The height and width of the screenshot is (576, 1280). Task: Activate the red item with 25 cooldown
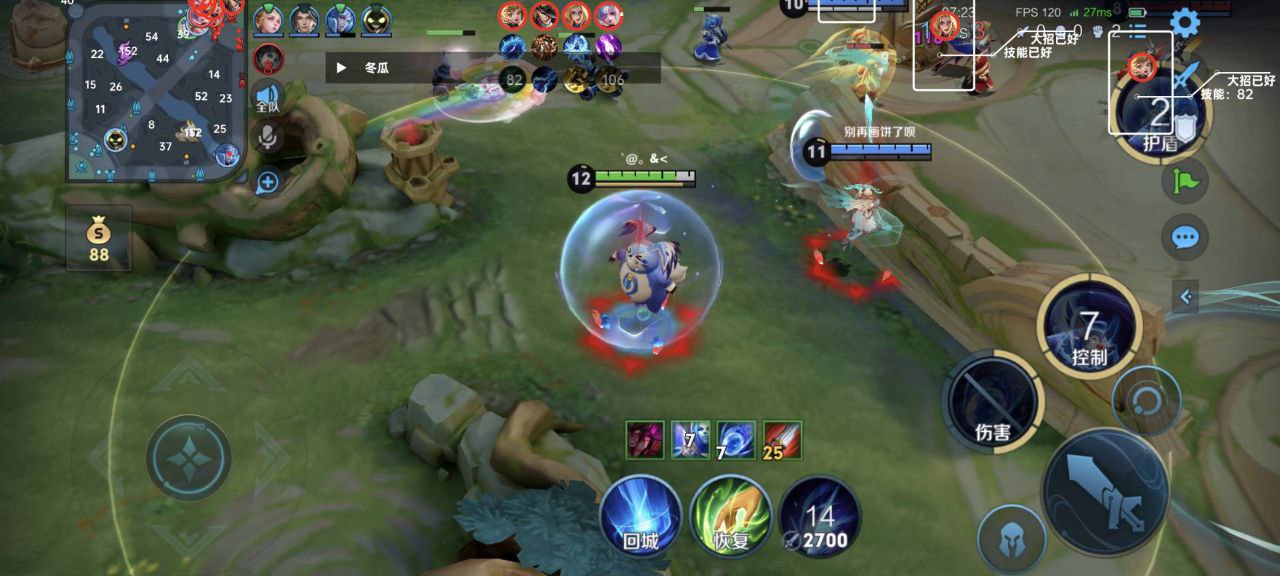(x=782, y=439)
